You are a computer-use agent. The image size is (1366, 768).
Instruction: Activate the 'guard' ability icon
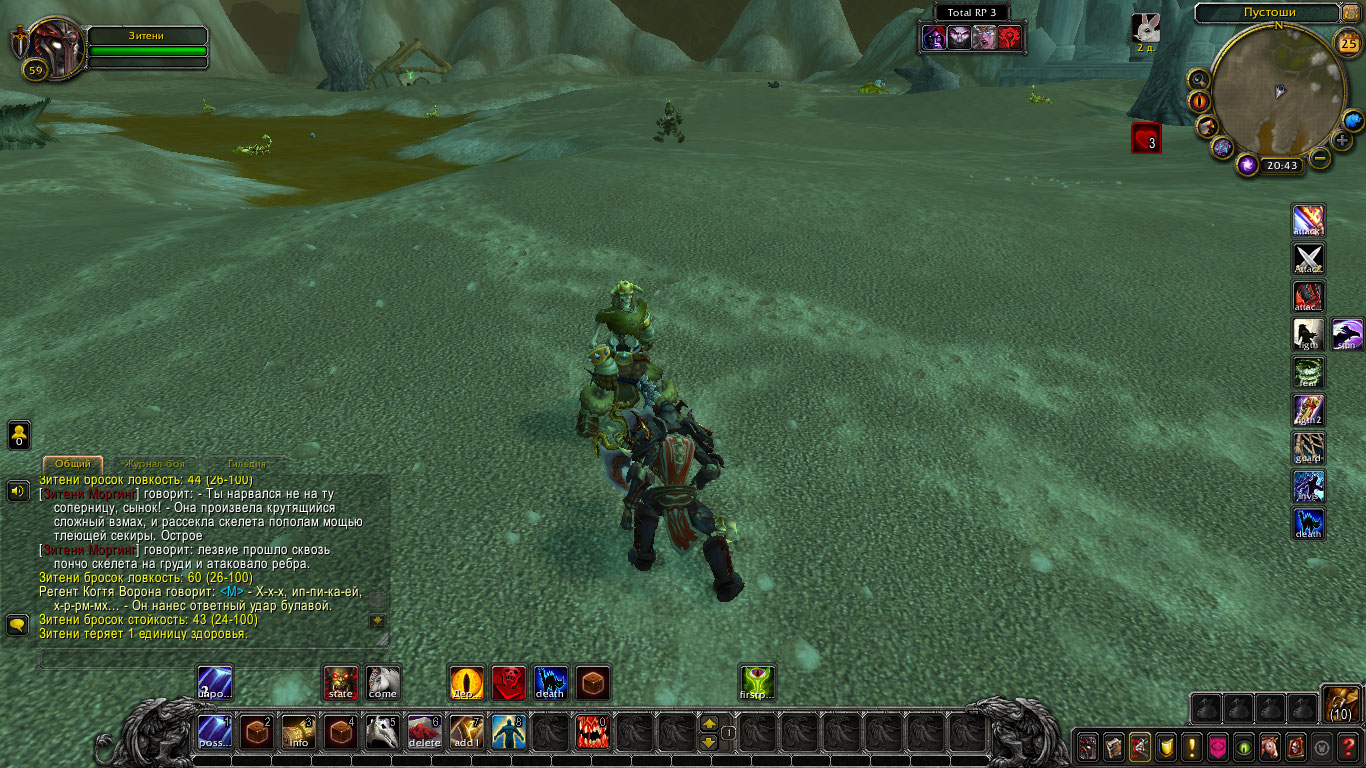pyautogui.click(x=1309, y=448)
